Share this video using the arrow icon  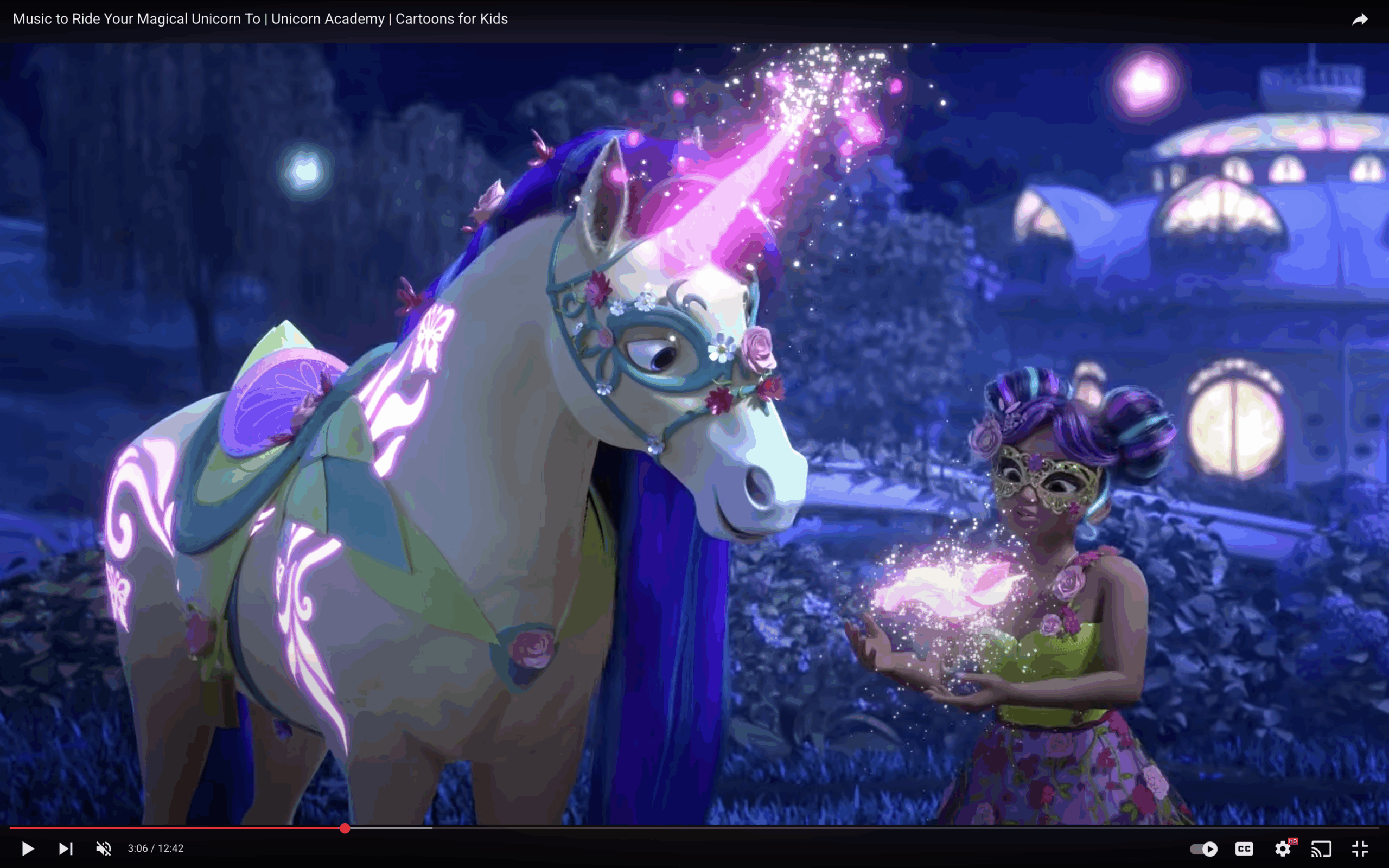(x=1360, y=20)
